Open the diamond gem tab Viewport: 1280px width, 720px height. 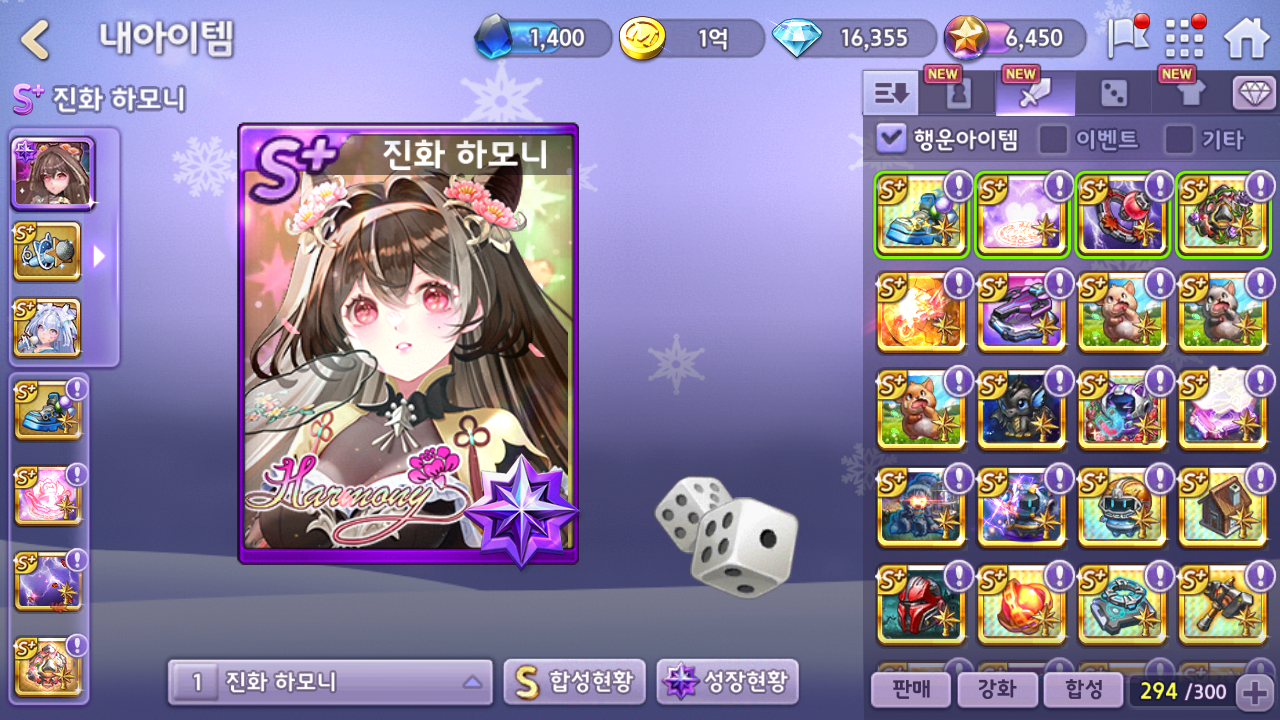coord(1254,94)
